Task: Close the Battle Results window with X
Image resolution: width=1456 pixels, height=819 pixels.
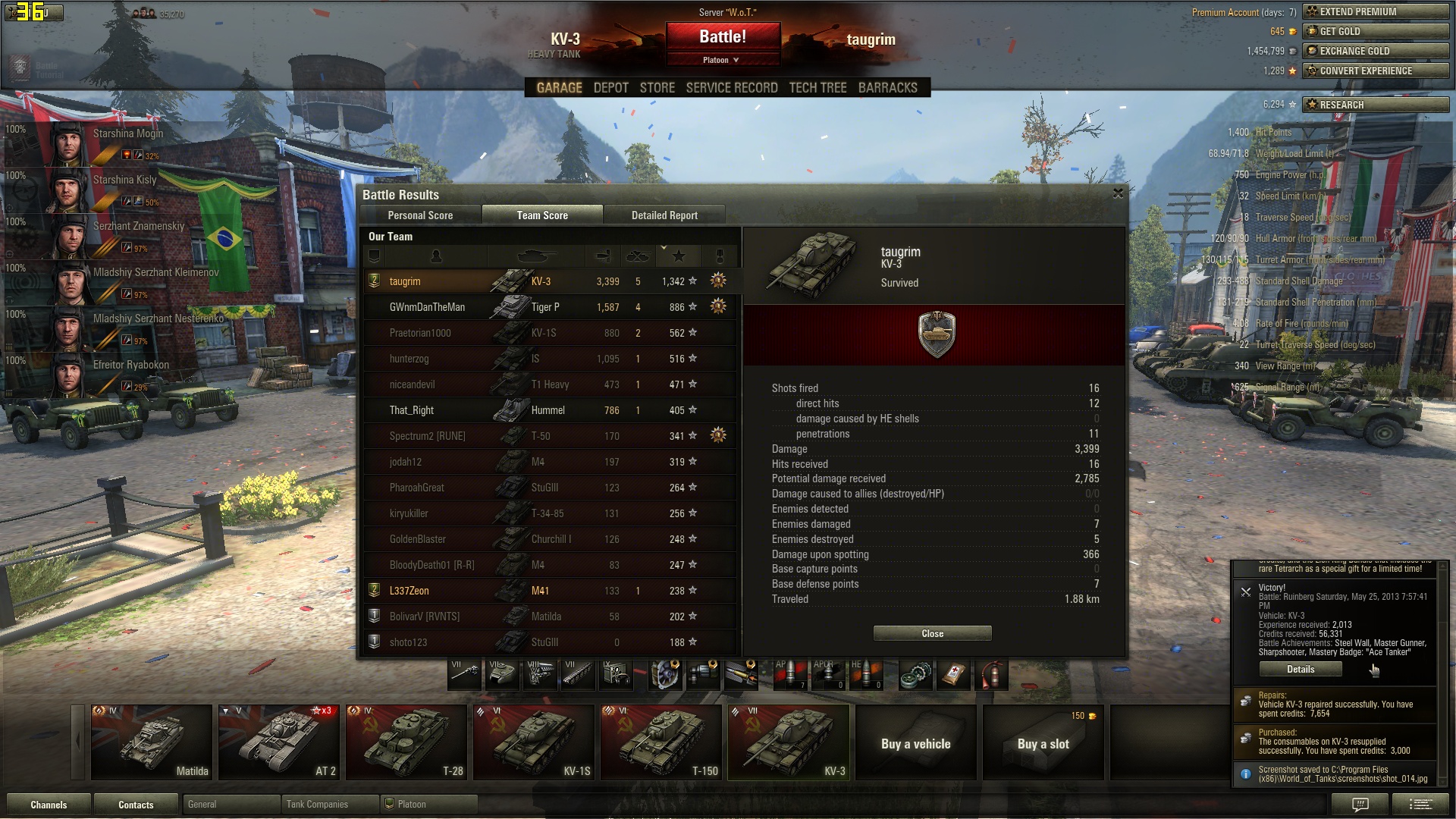Action: [1118, 193]
